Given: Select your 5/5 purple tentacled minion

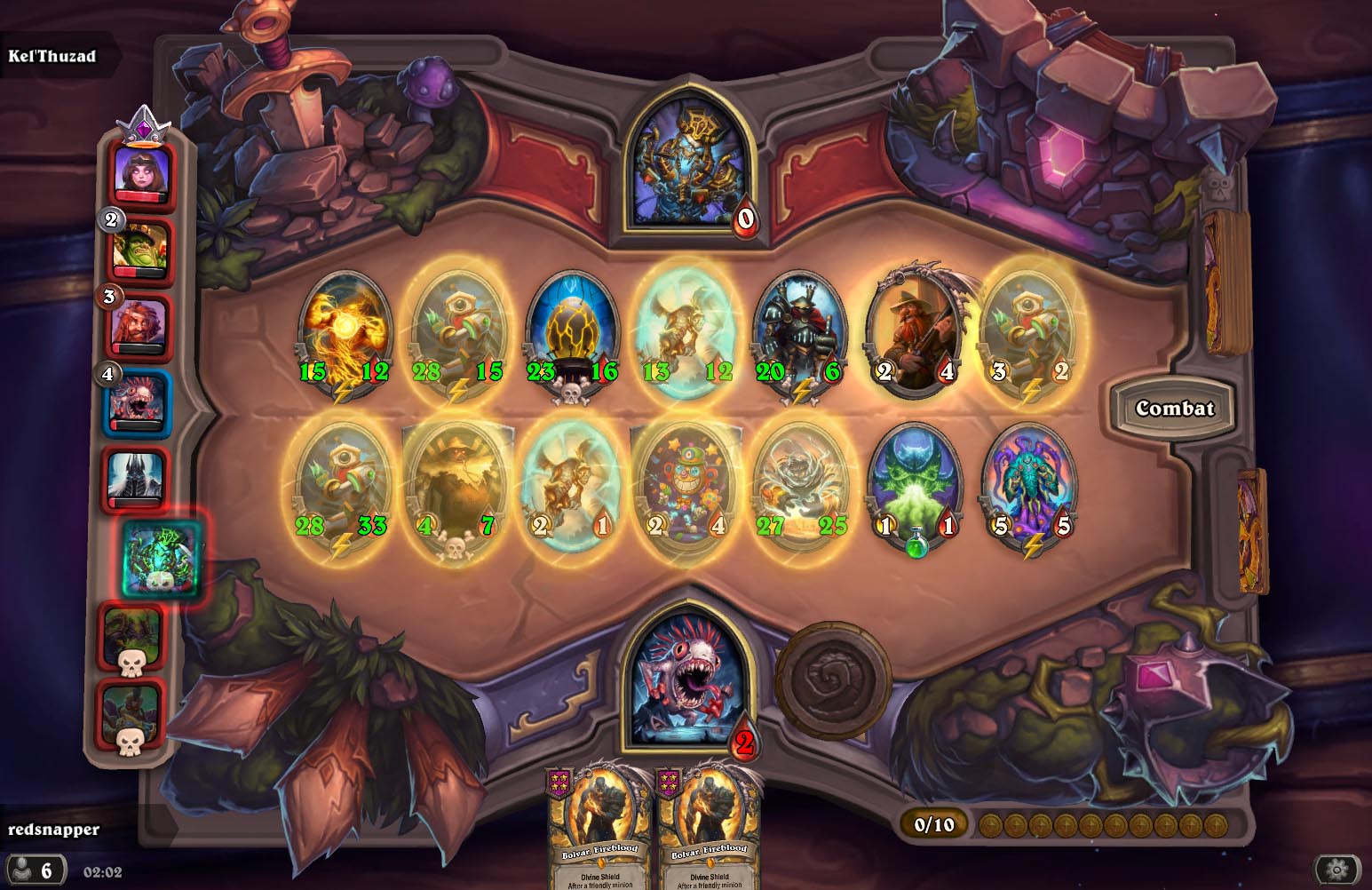Looking at the screenshot, I should pos(1030,487).
